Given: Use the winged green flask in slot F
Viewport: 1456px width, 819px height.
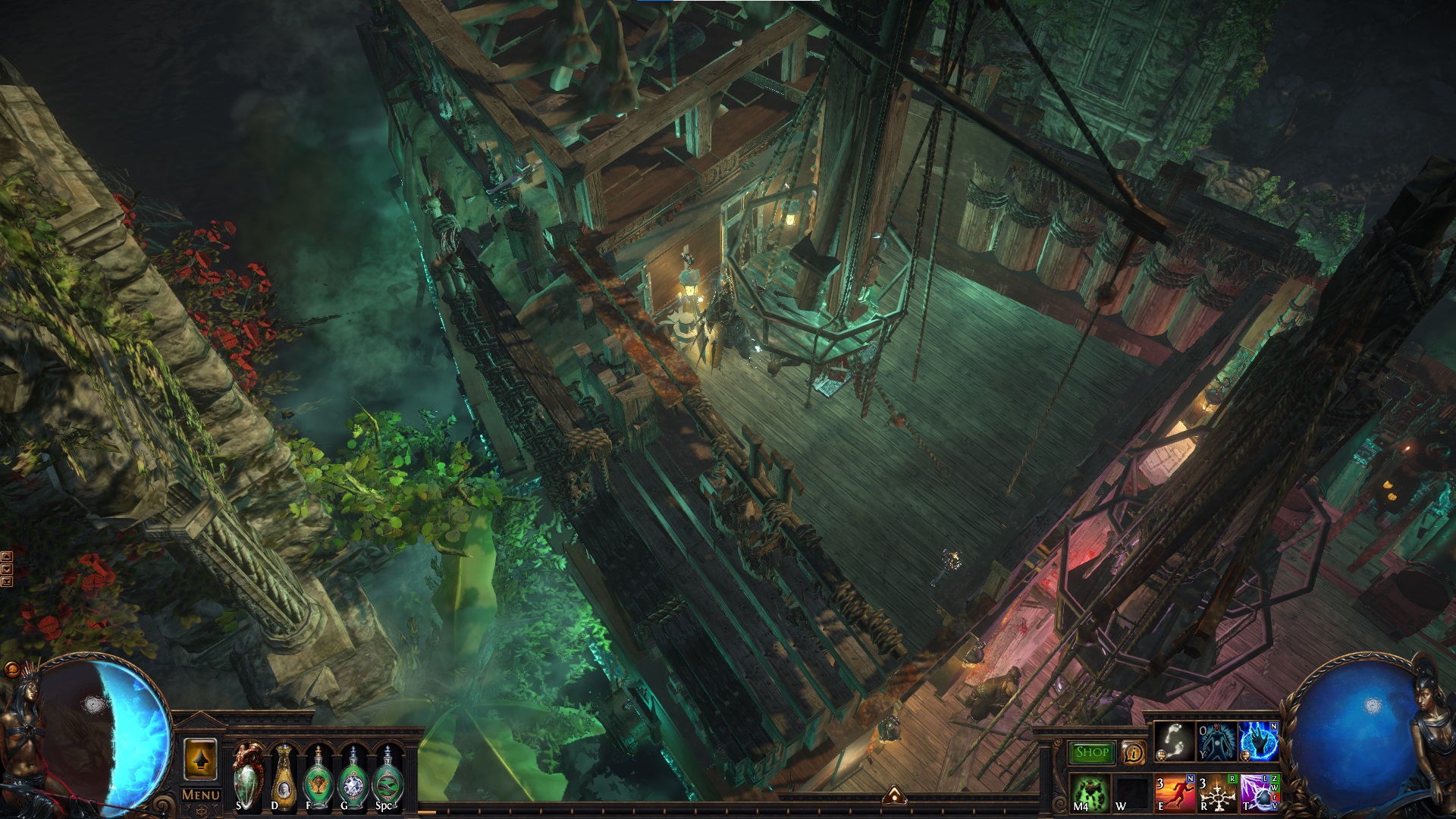Looking at the screenshot, I should [318, 777].
